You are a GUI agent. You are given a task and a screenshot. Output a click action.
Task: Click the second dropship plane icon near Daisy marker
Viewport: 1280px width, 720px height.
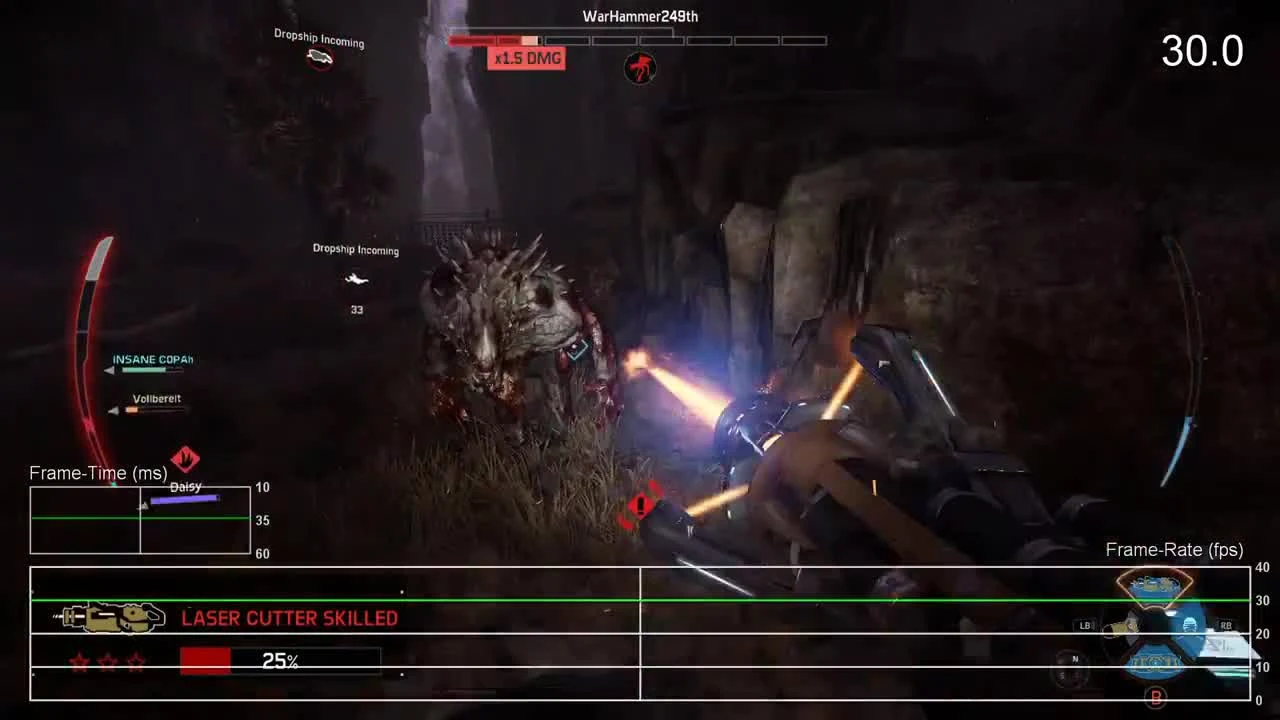pyautogui.click(x=356, y=280)
